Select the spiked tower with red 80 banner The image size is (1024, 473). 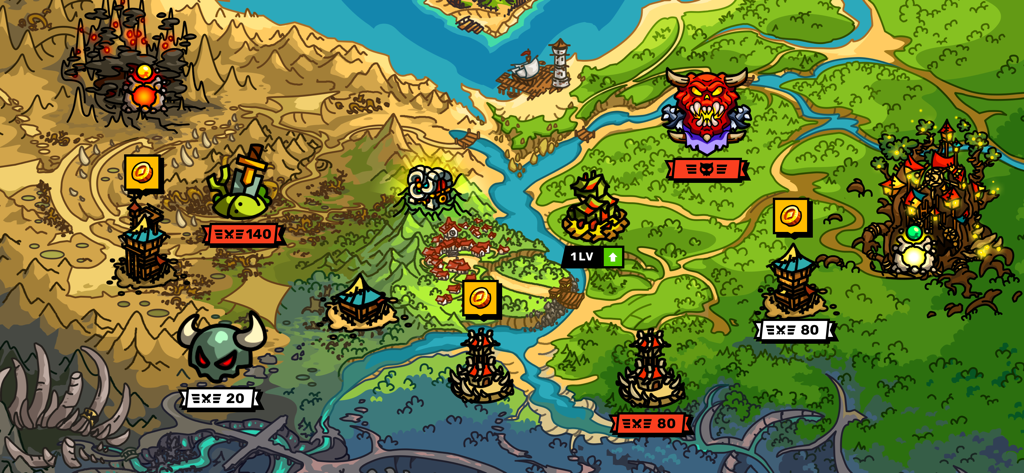(x=650, y=369)
